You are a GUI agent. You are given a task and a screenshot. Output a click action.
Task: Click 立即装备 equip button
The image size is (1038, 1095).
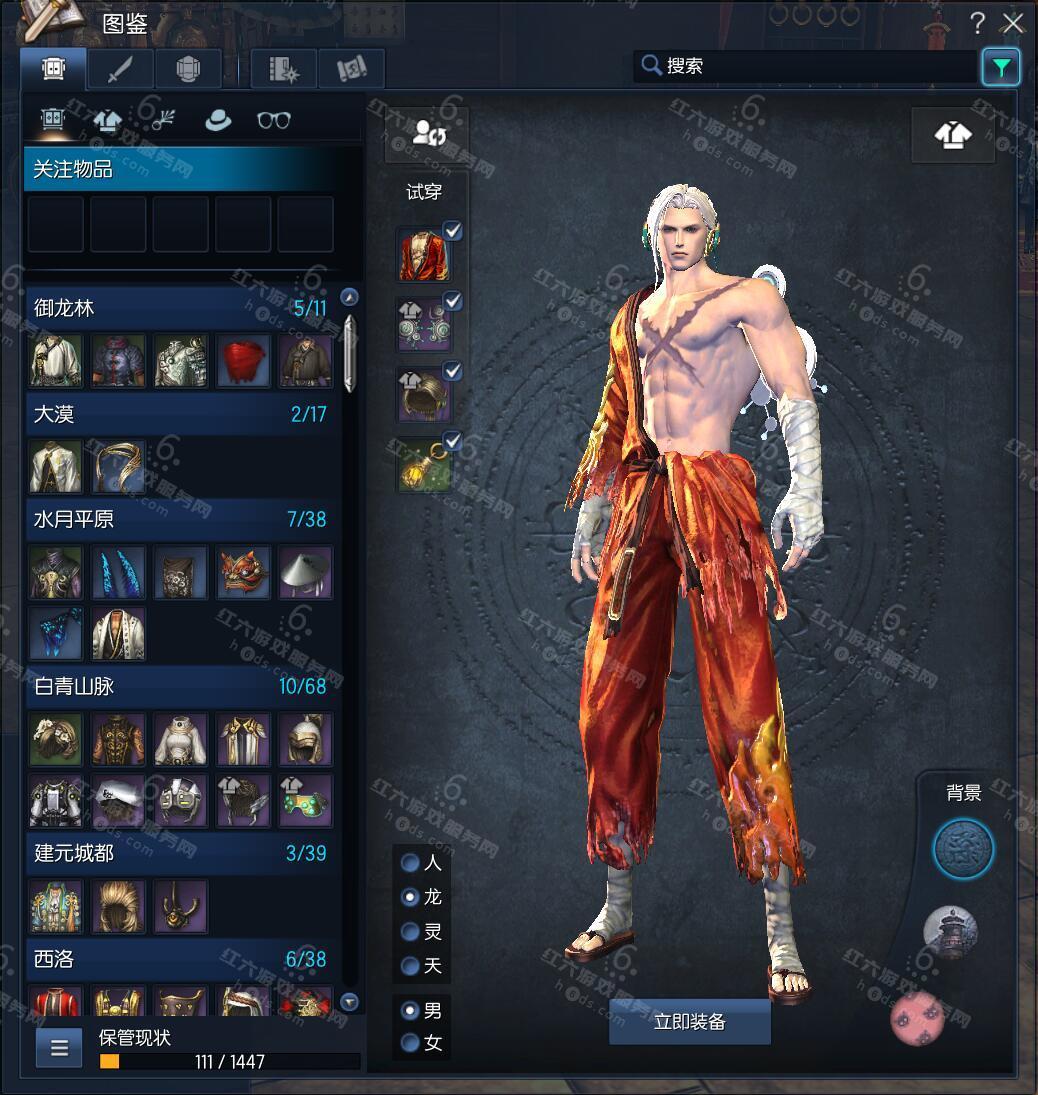point(689,1021)
